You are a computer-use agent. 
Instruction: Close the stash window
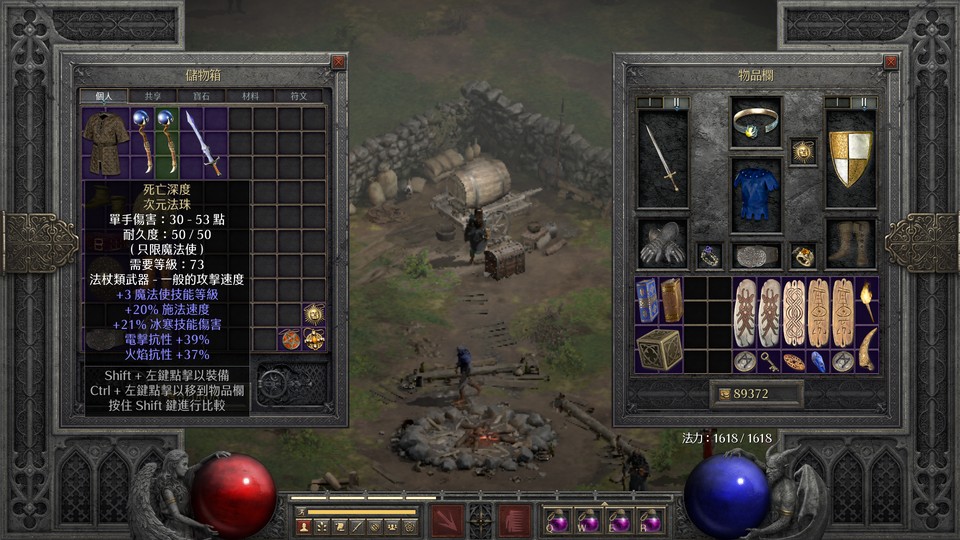tap(338, 62)
